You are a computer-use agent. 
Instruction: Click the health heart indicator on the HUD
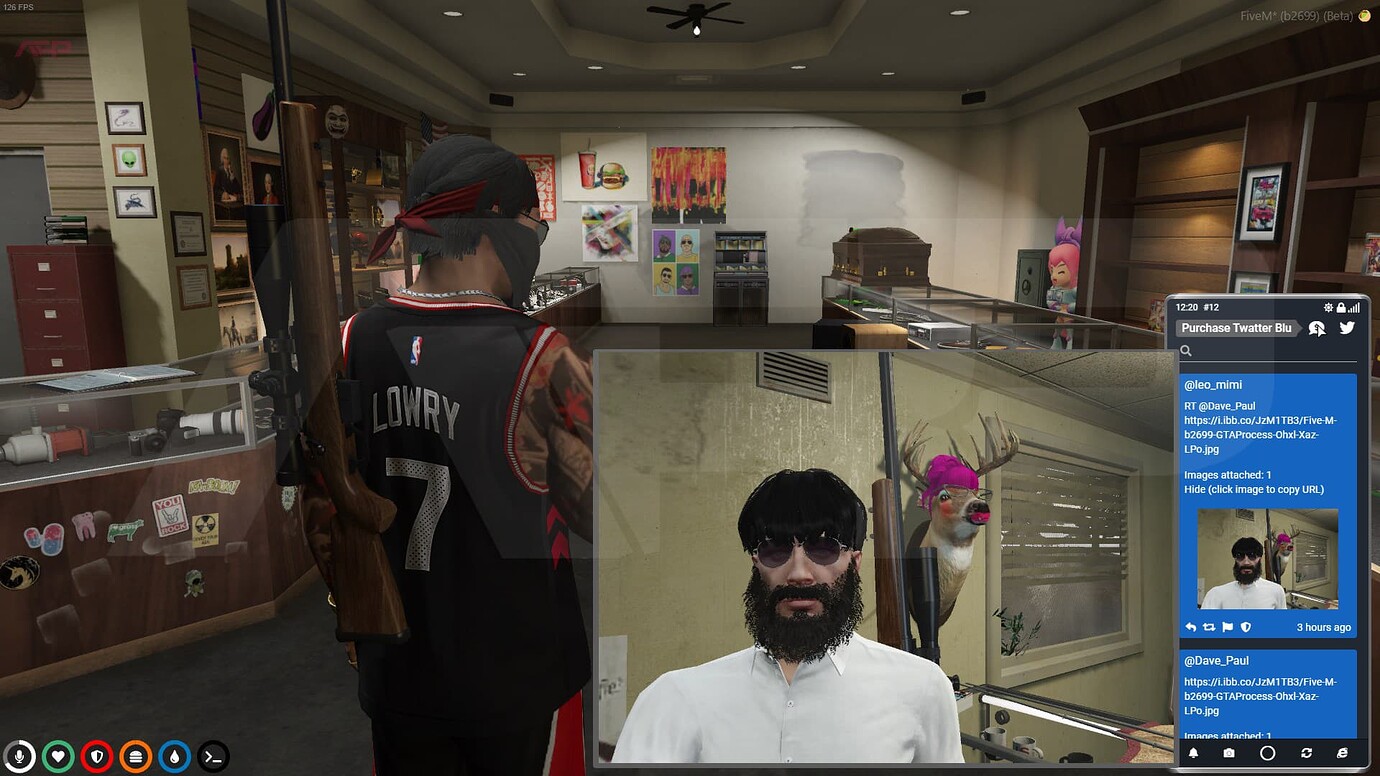(x=59, y=757)
